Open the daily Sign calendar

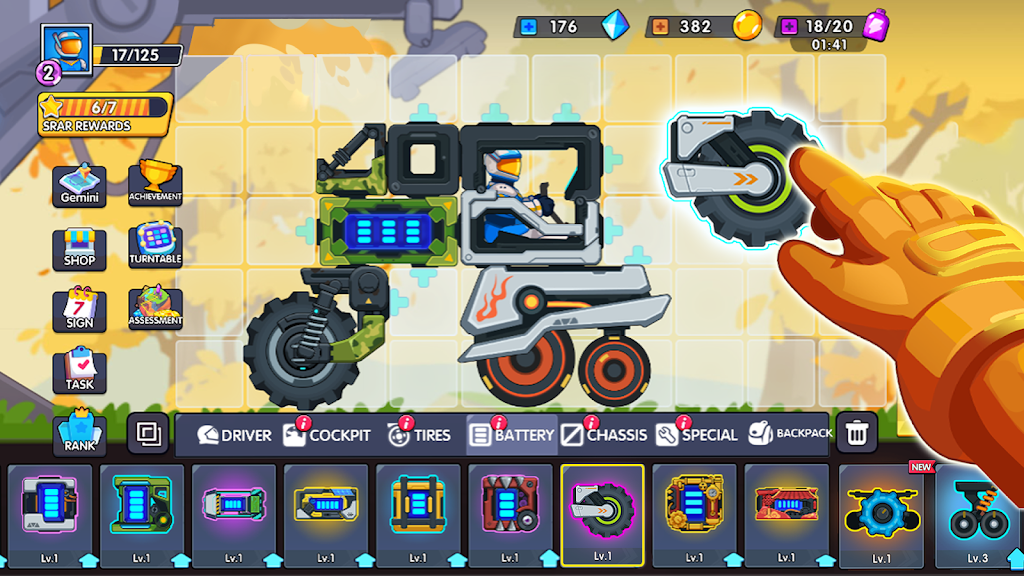pyautogui.click(x=80, y=309)
